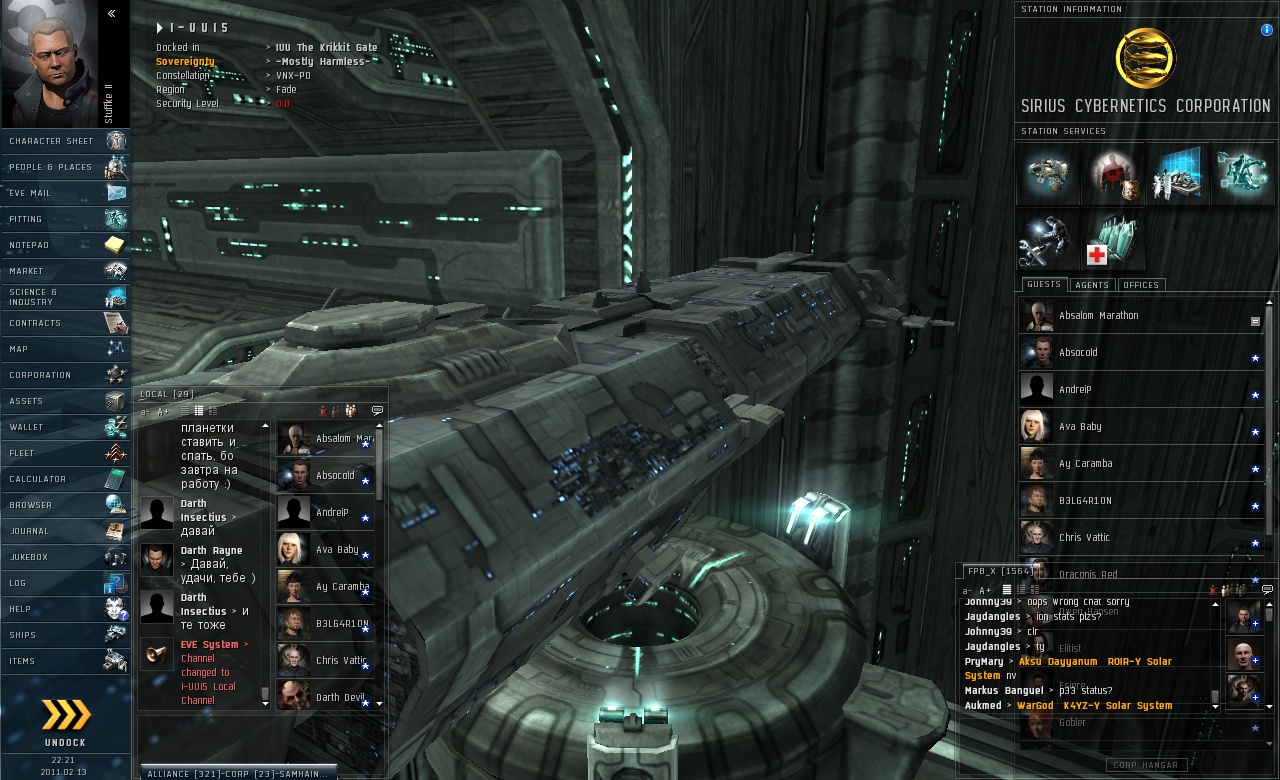Switch to the Agents tab
The width and height of the screenshot is (1280, 780).
coord(1091,285)
